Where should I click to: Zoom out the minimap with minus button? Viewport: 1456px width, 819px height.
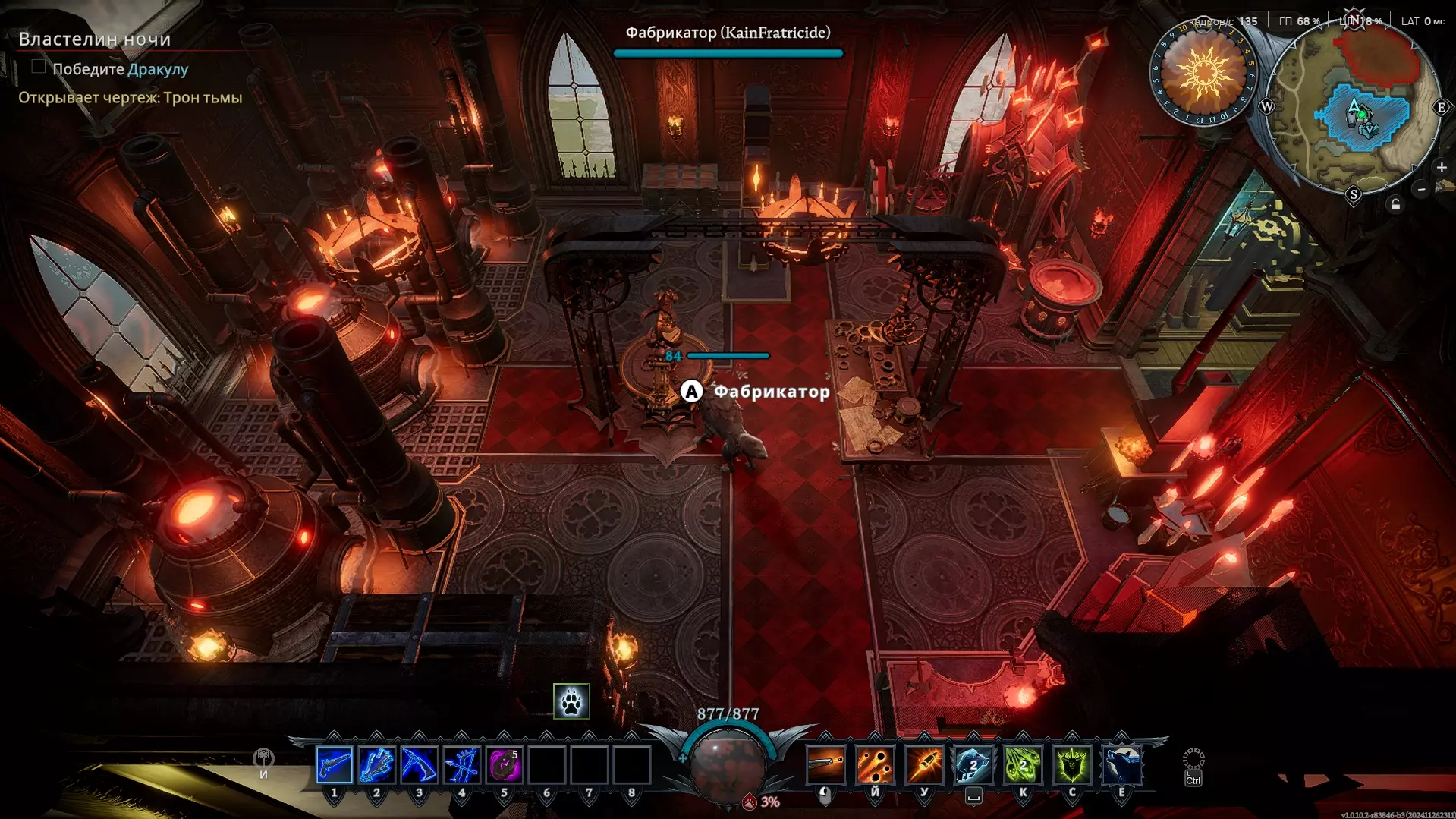[1422, 189]
